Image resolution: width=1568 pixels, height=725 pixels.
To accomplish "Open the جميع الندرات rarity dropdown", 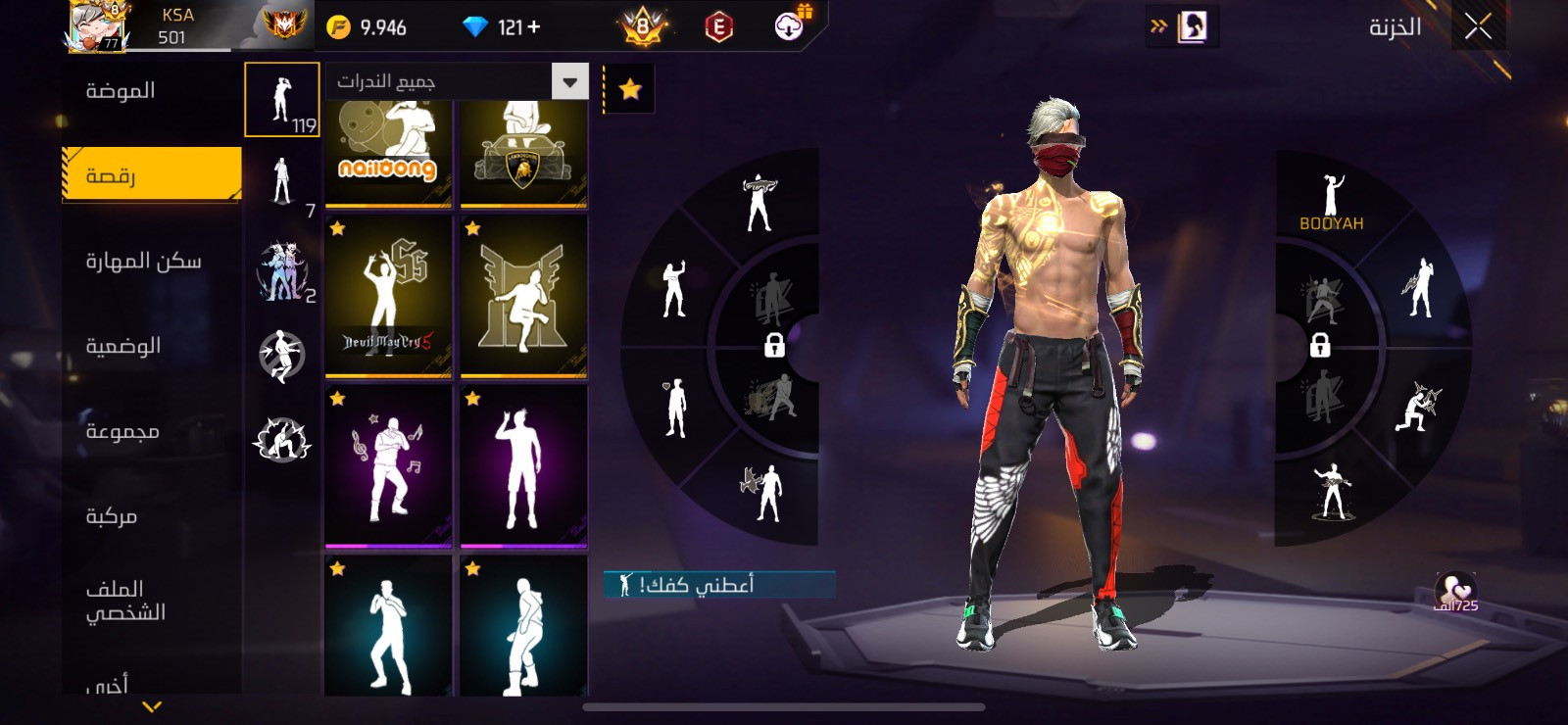I will [457, 81].
